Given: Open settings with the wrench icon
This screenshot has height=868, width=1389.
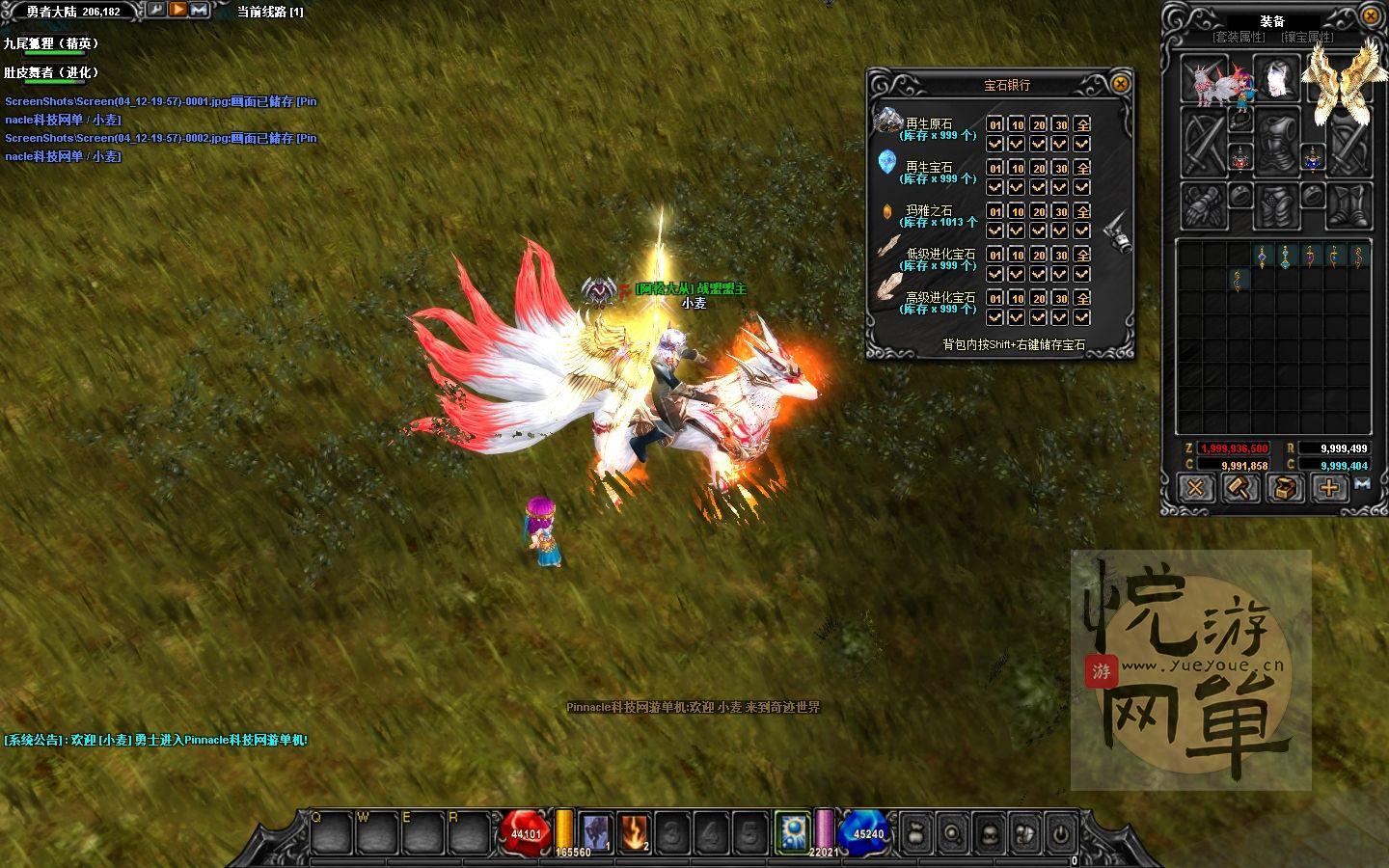Looking at the screenshot, I should (x=155, y=11).
